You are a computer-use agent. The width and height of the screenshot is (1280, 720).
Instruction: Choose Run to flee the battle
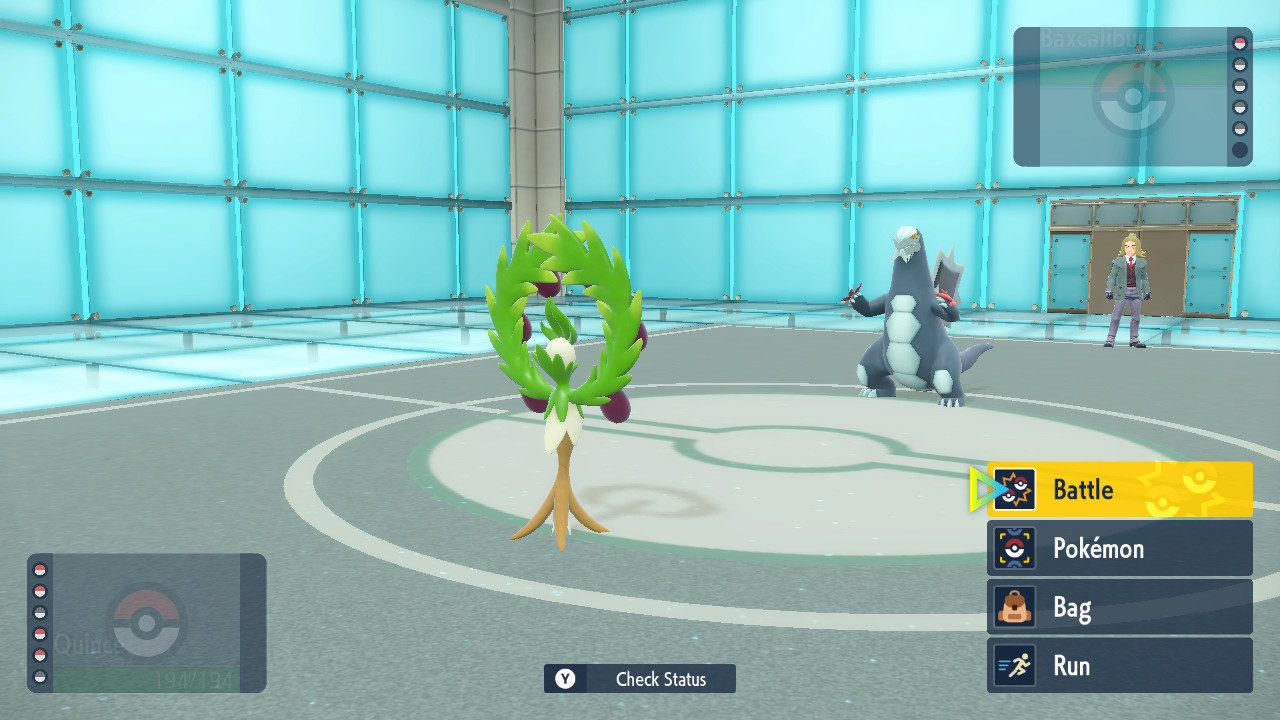pyautogui.click(x=1119, y=666)
